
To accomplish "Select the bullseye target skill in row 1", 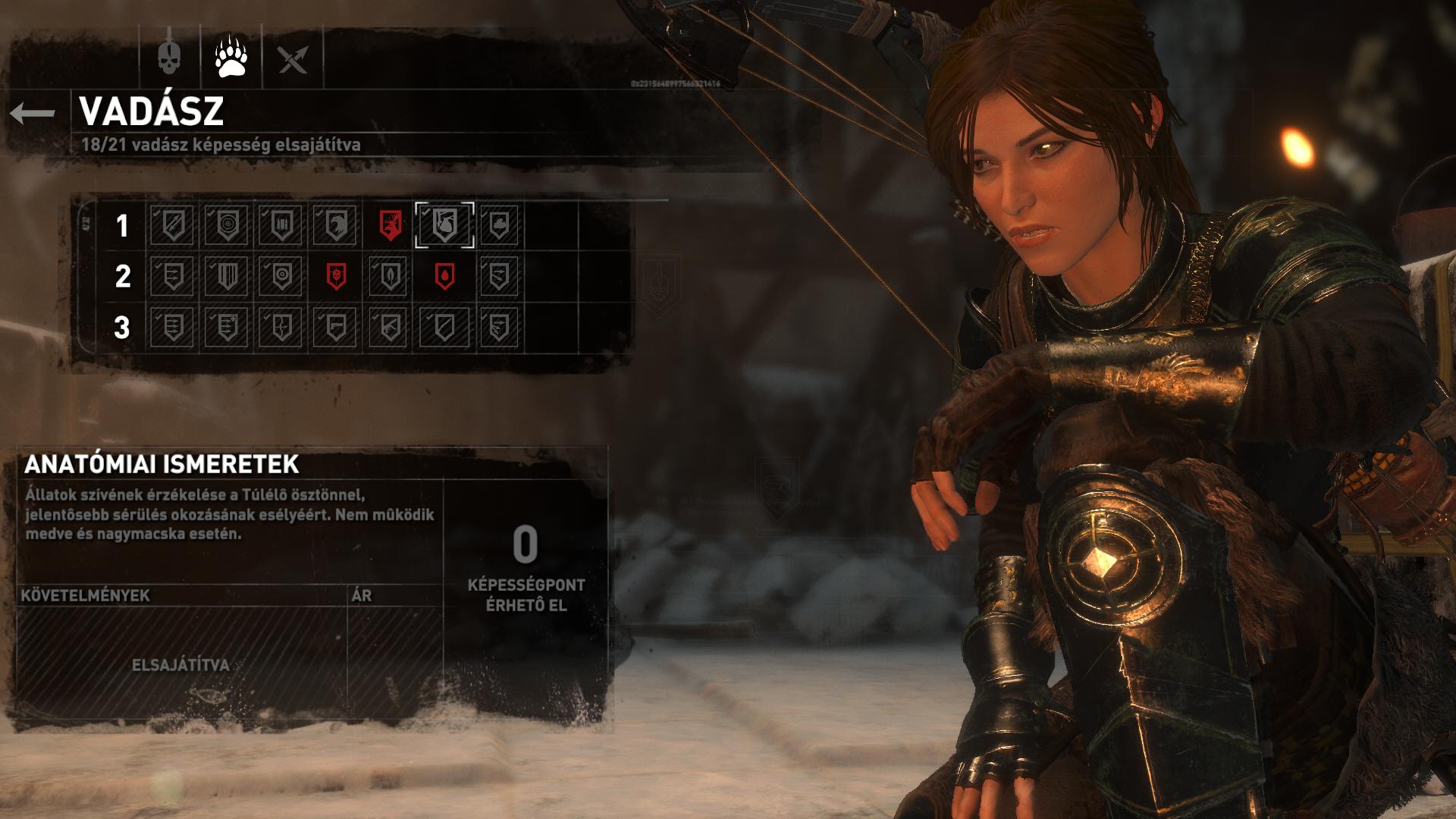I will [227, 225].
